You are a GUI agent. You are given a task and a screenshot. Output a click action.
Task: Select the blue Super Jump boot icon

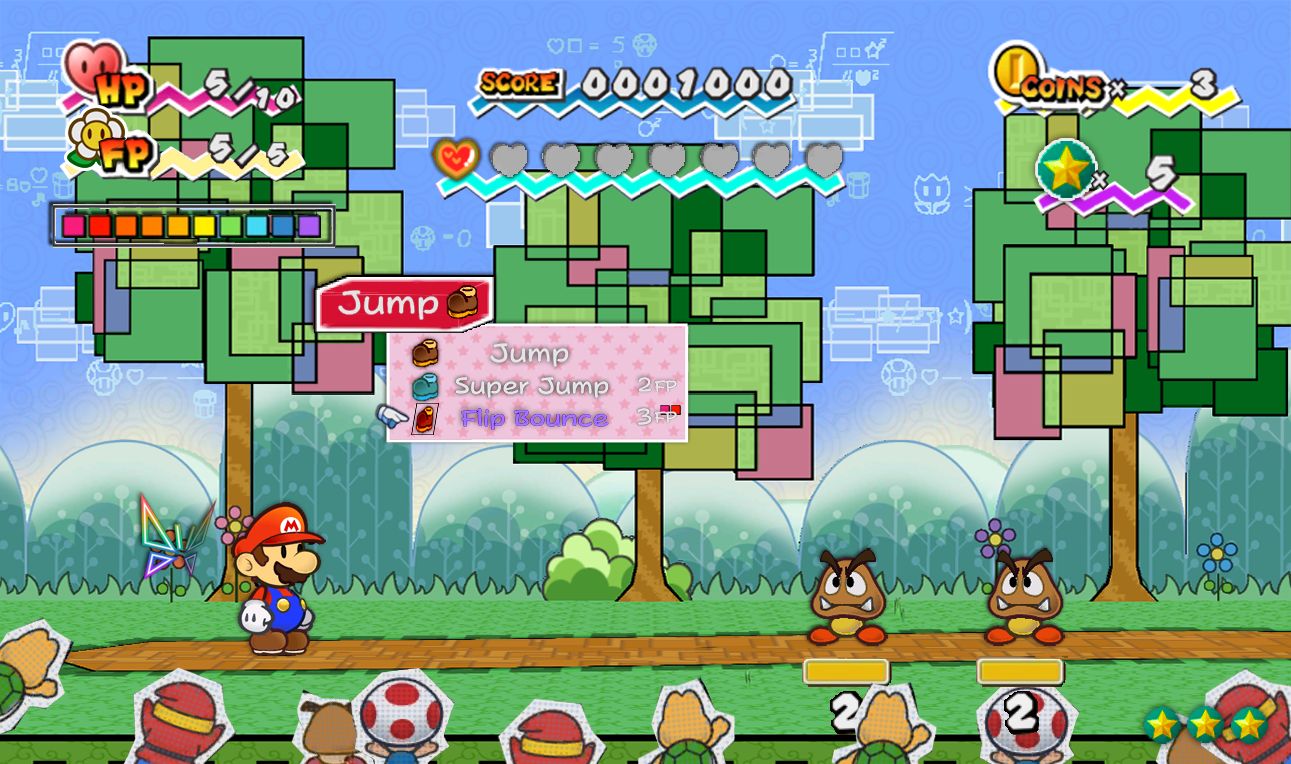click(x=424, y=385)
